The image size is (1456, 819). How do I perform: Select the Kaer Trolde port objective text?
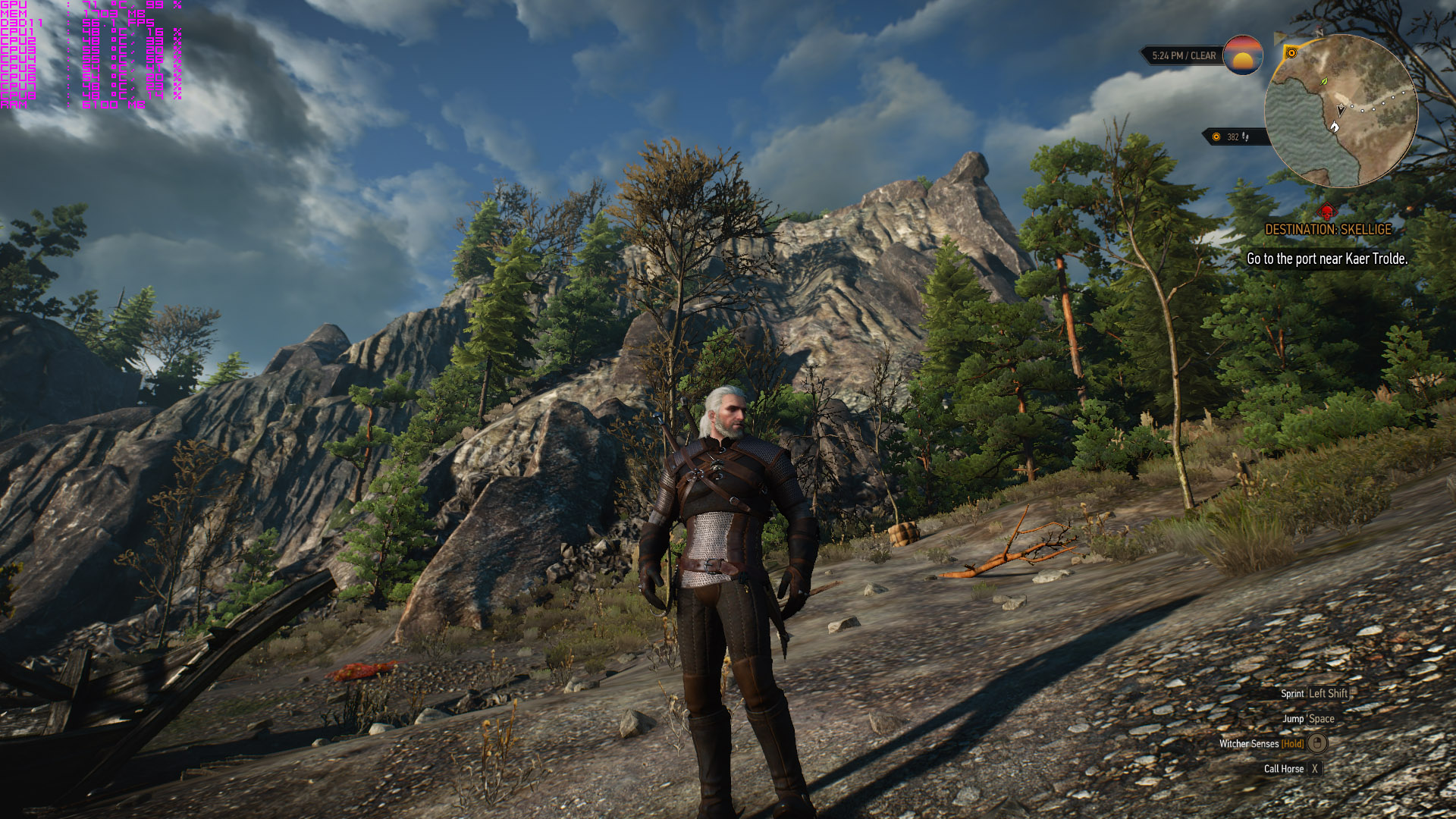[1327, 259]
